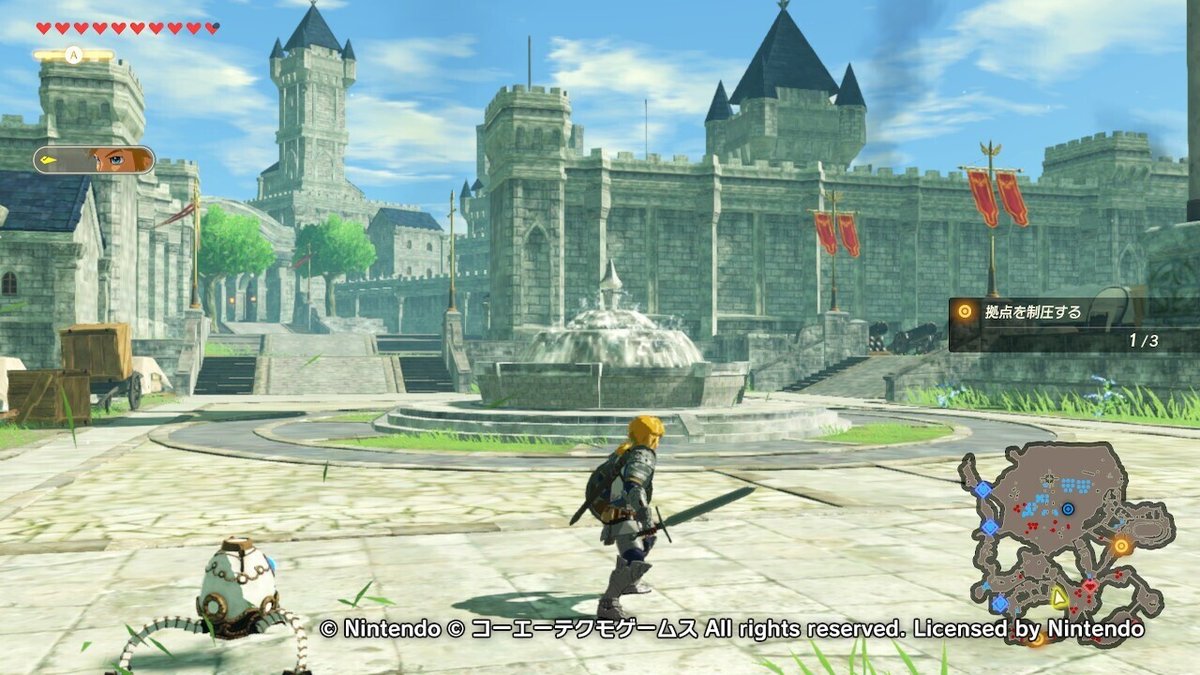Select the character portrait switch panel
The image size is (1200, 675).
point(94,160)
